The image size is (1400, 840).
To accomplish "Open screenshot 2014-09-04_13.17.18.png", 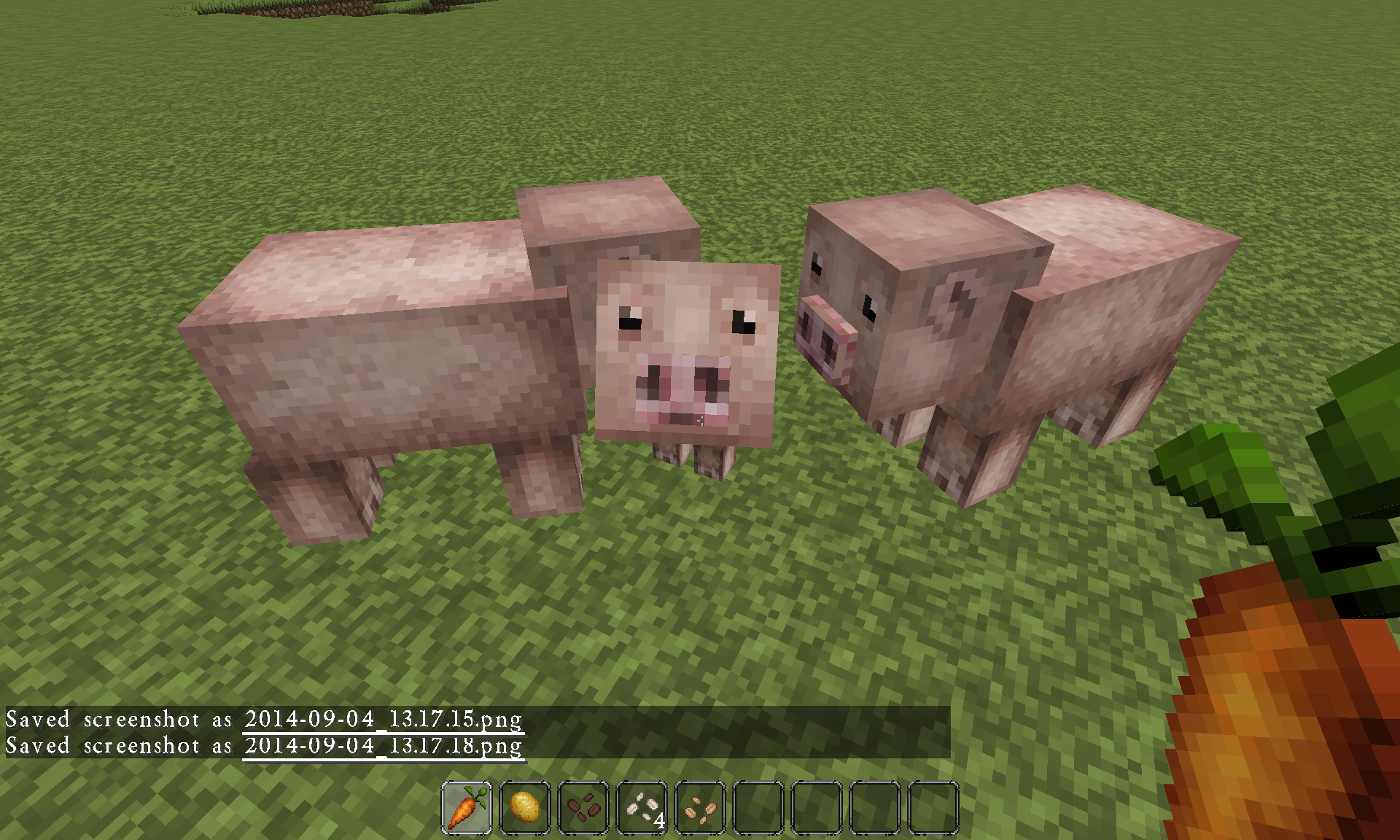I will point(382,745).
